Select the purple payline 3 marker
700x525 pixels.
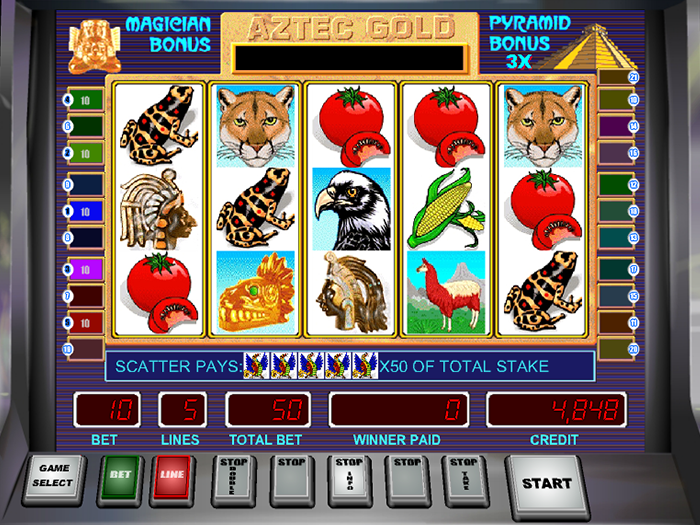coord(83,268)
